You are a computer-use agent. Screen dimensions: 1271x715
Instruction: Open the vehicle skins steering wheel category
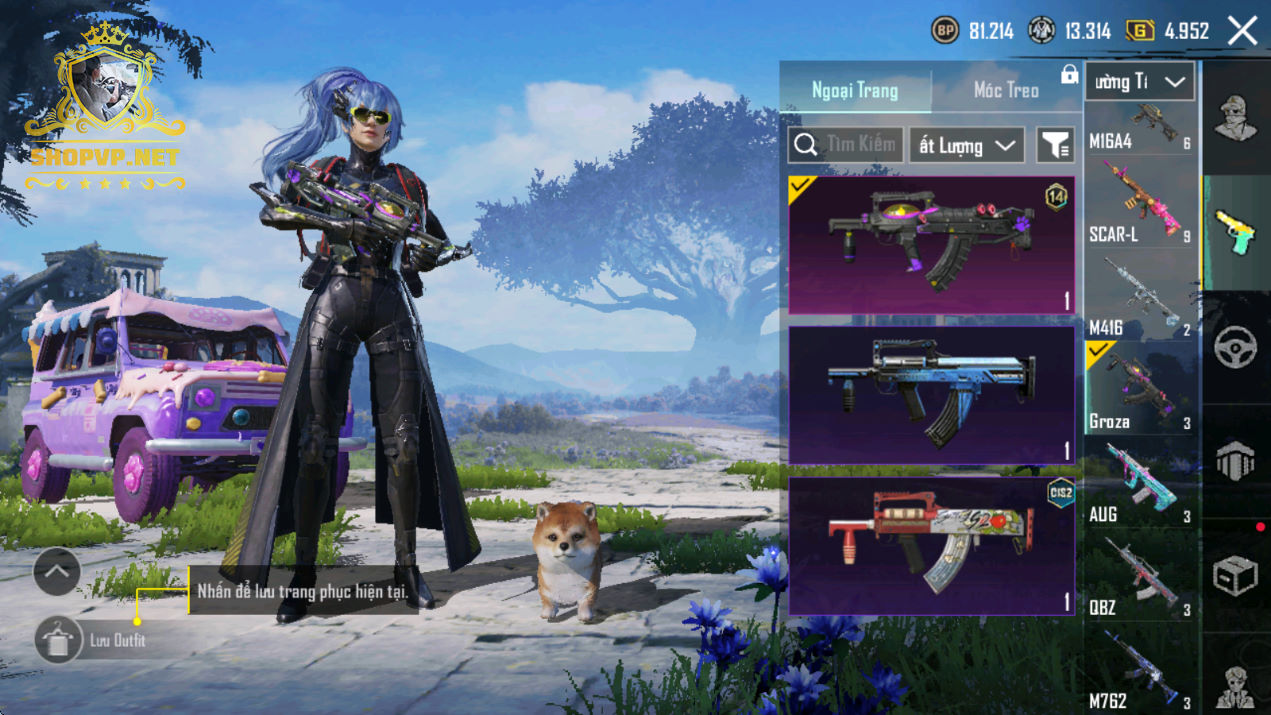coord(1236,347)
